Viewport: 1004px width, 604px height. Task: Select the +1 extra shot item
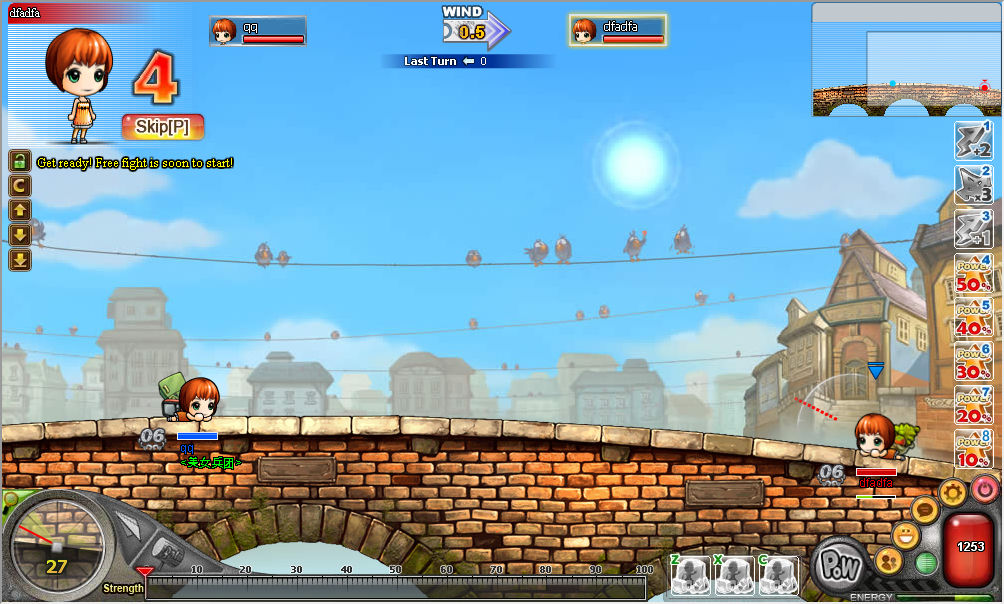pyautogui.click(x=972, y=229)
